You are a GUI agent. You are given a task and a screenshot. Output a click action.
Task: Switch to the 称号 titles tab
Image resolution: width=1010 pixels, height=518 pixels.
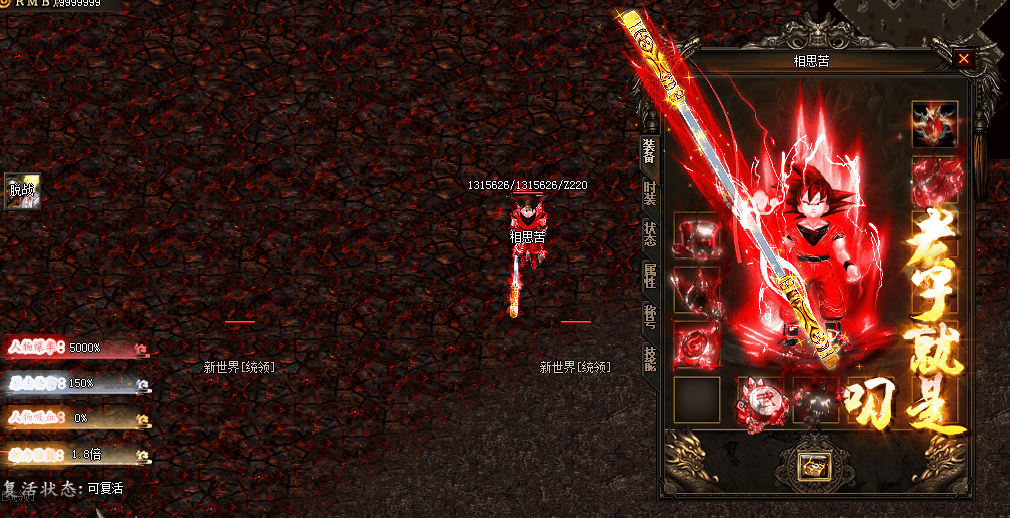(649, 318)
